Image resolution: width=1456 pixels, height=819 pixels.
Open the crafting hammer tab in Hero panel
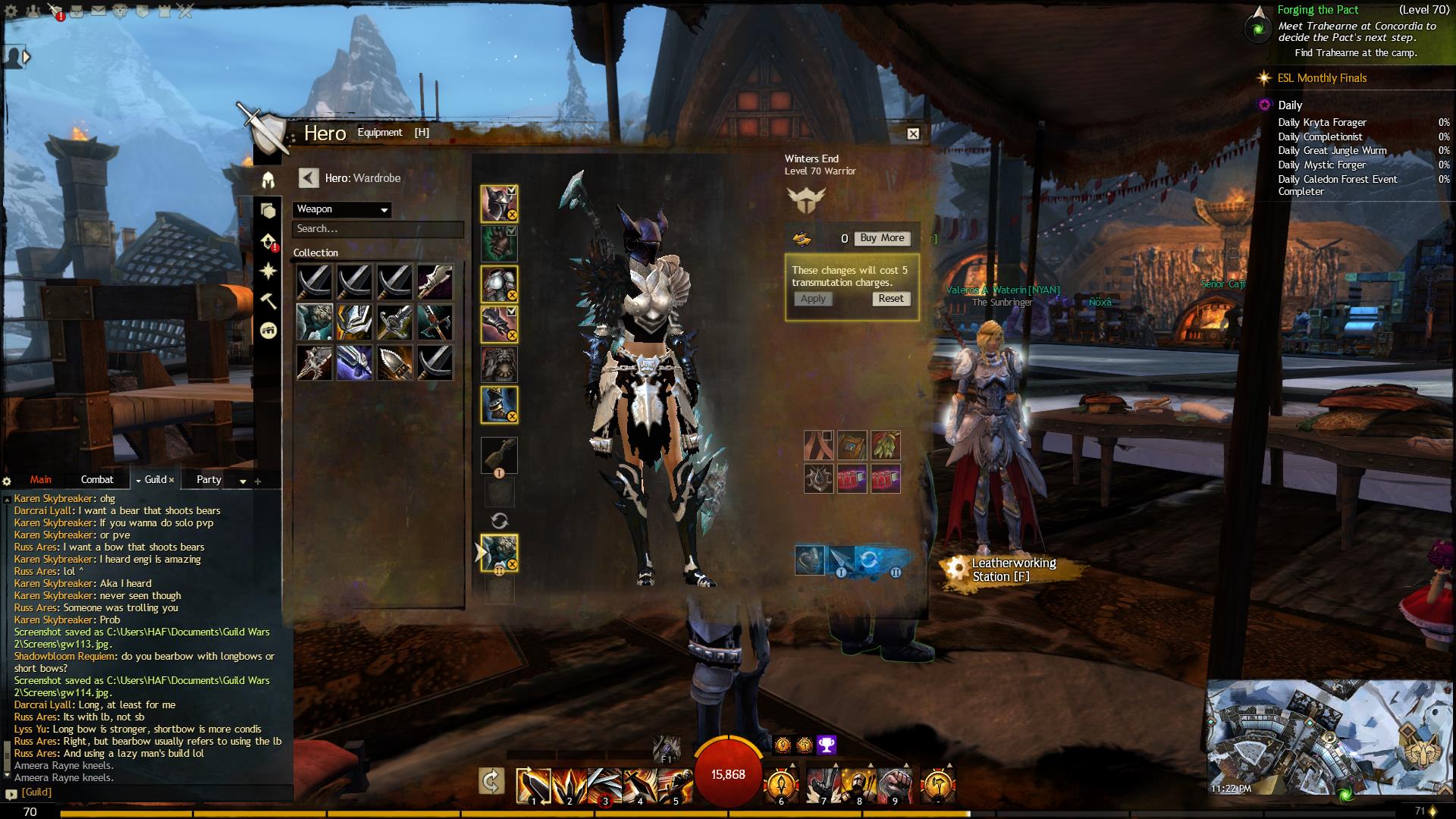[x=268, y=301]
